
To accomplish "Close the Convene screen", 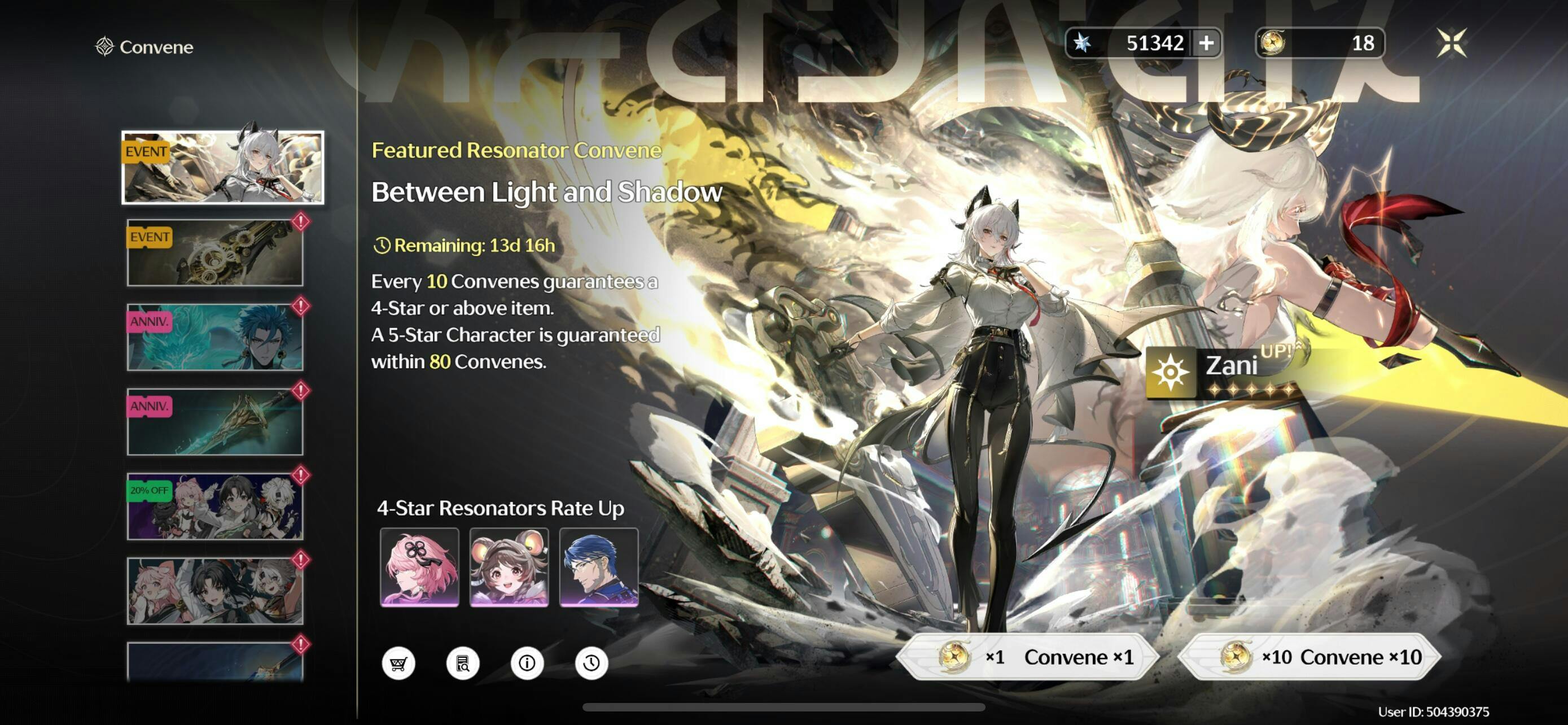I will click(1451, 43).
